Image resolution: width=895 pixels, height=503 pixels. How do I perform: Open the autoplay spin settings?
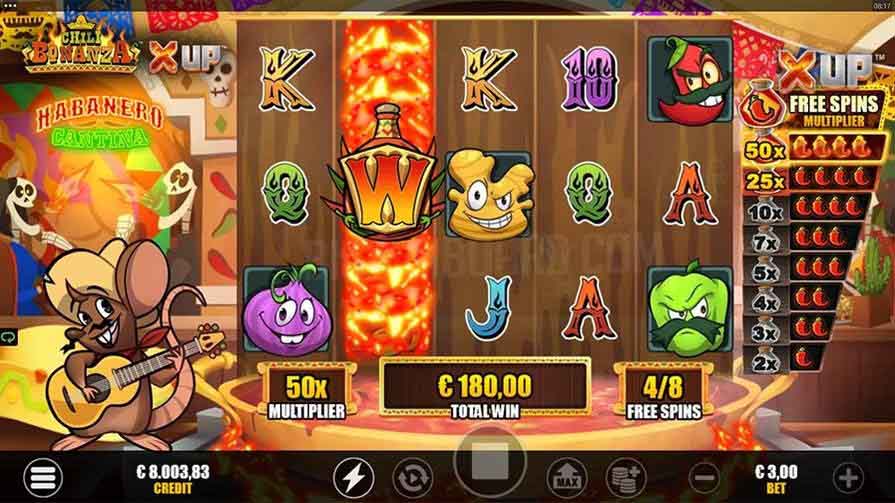(410, 476)
